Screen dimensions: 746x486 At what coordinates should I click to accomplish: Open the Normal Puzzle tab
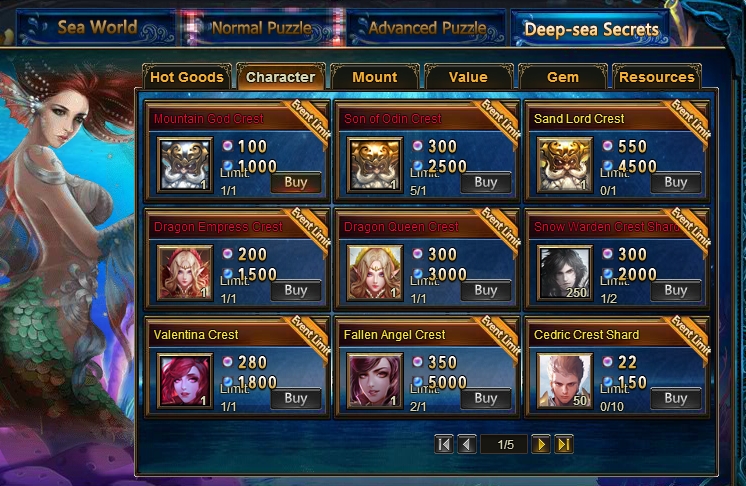(x=261, y=28)
